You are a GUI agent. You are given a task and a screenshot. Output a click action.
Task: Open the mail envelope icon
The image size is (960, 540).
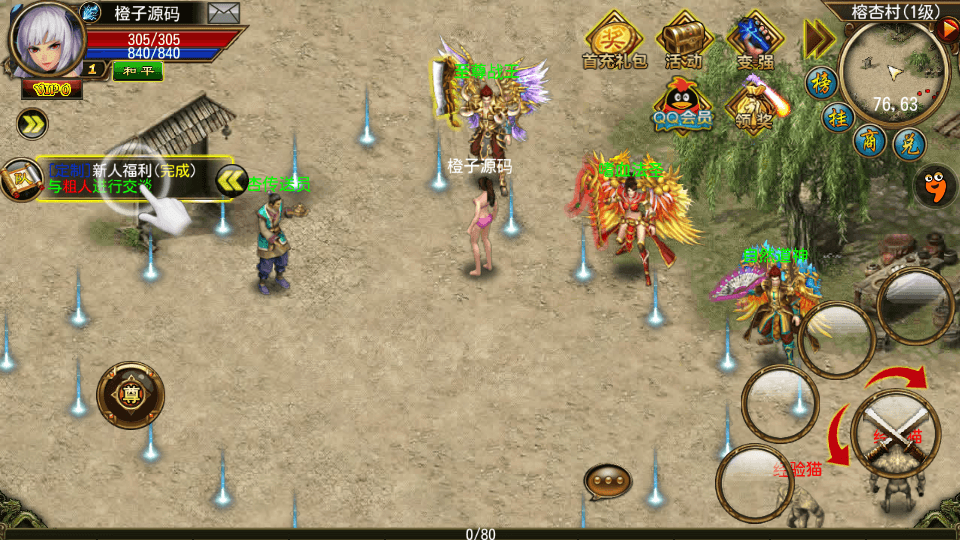click(x=223, y=13)
